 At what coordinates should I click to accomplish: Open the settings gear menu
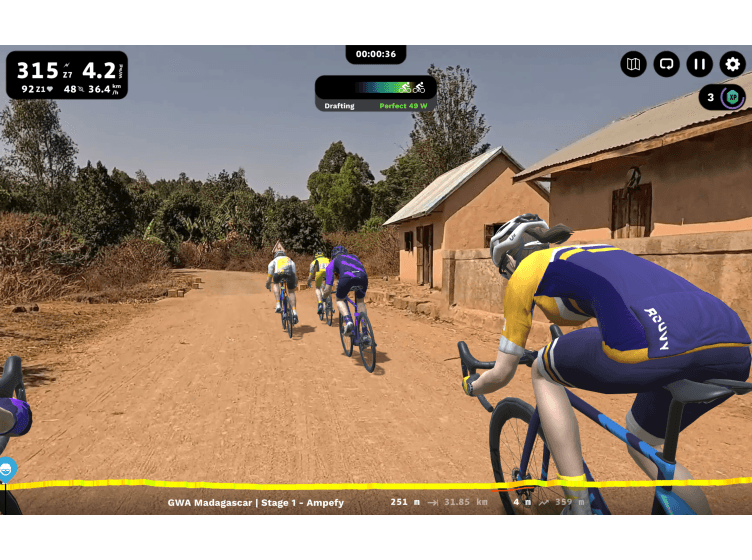pyautogui.click(x=732, y=64)
